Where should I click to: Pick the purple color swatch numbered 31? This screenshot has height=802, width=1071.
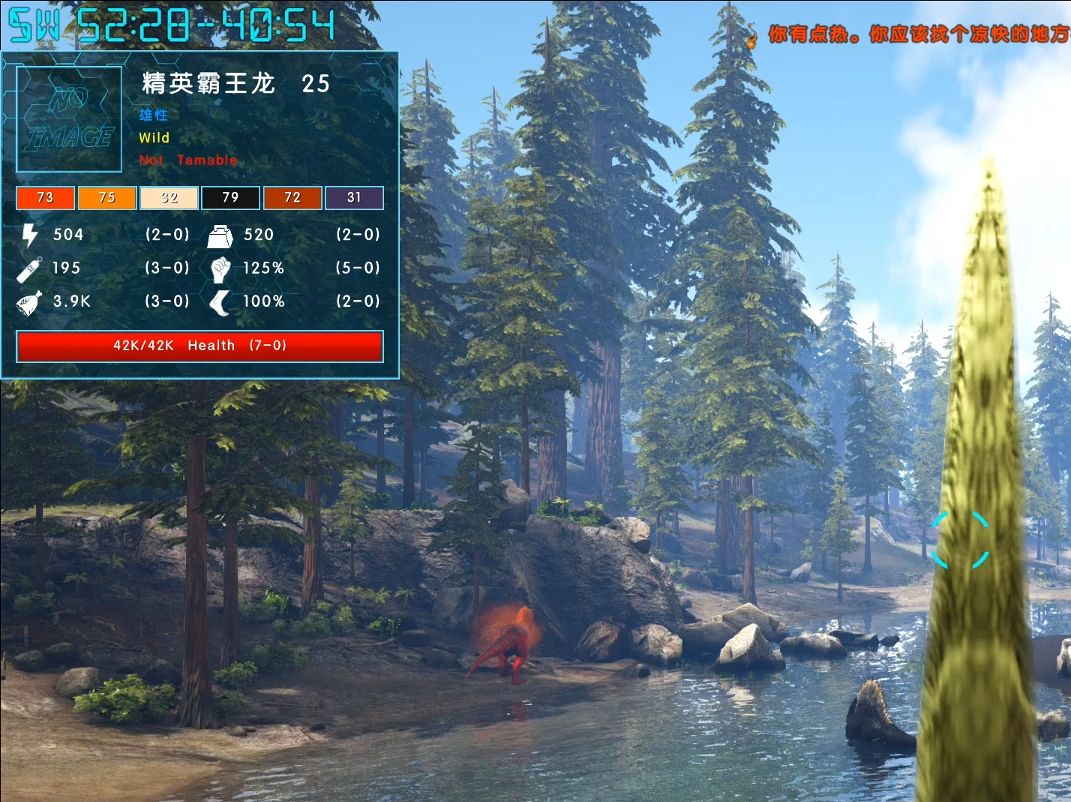point(354,197)
